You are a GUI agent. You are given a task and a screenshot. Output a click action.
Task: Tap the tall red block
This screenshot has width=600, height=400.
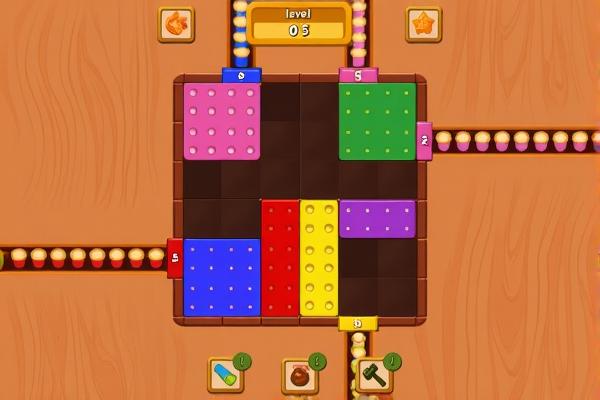point(280,258)
